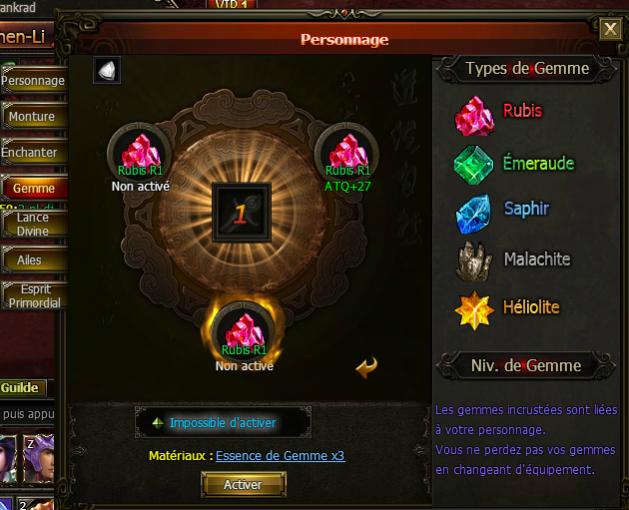This screenshot has width=629, height=510.
Task: Select the Gemme tab
Action: click(x=34, y=188)
